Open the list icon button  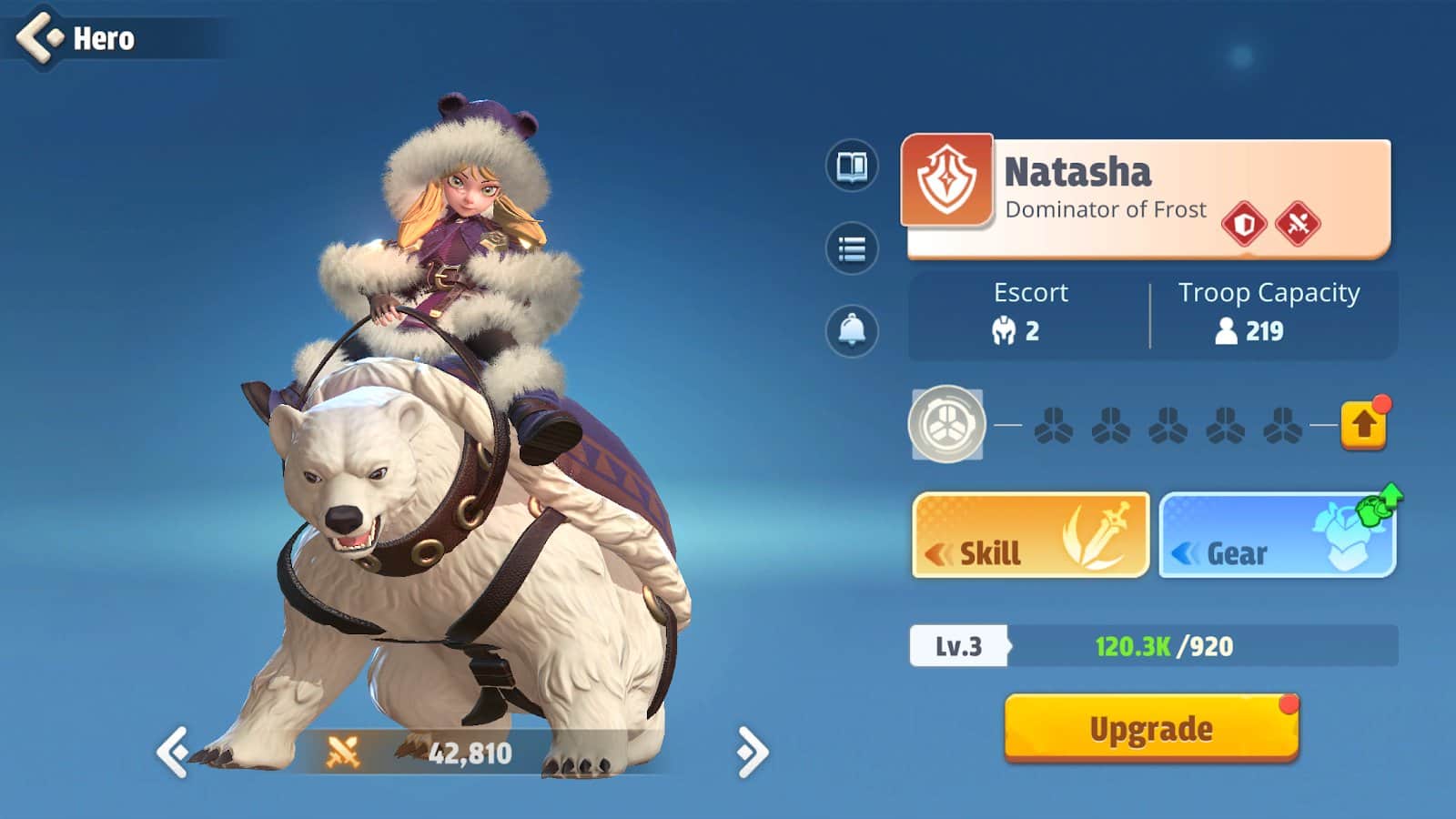pos(852,248)
